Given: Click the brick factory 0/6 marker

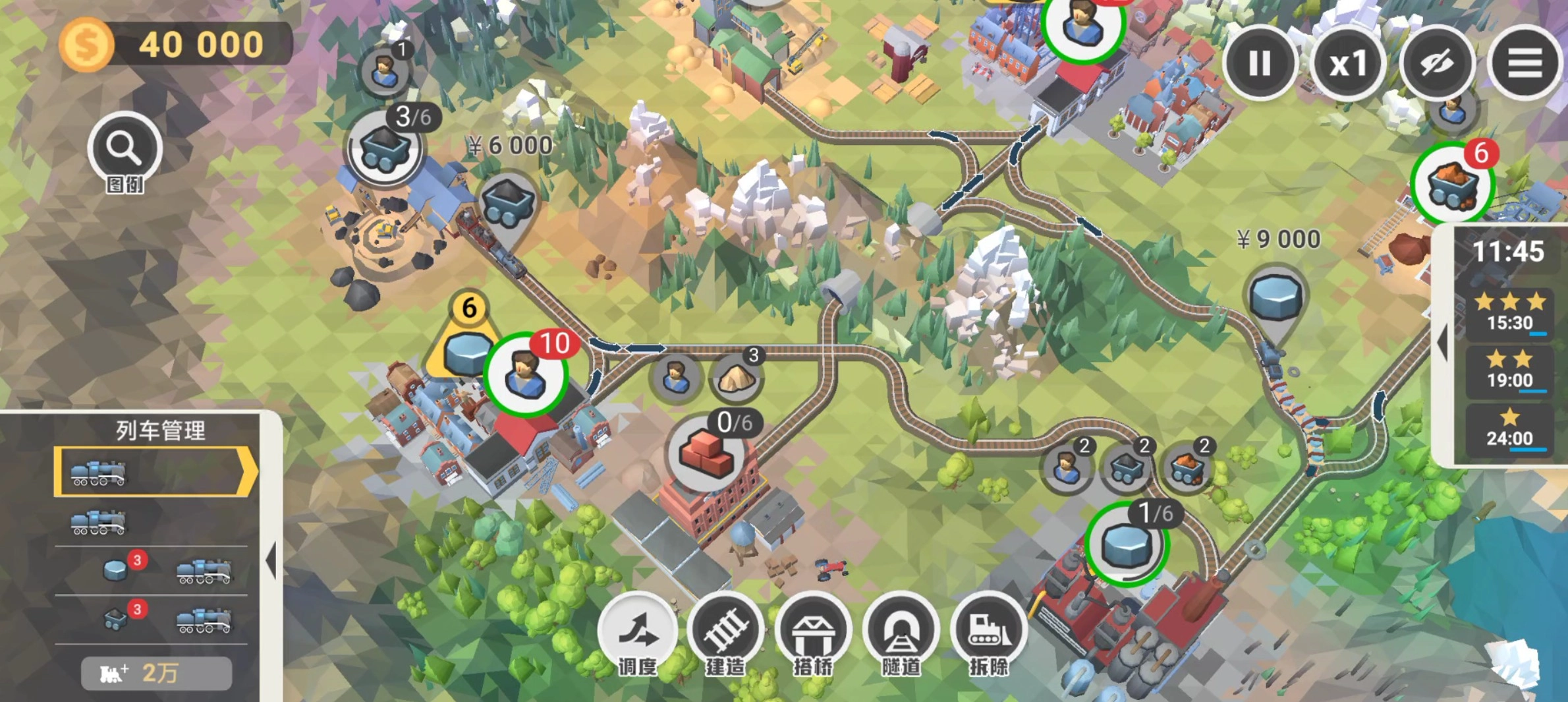Looking at the screenshot, I should tap(706, 452).
